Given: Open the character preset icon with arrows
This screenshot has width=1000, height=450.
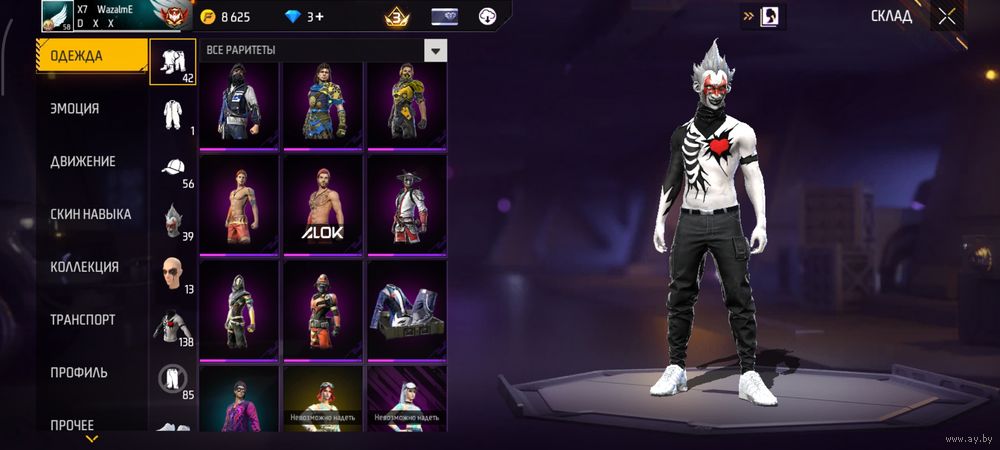Looking at the screenshot, I should point(771,16).
